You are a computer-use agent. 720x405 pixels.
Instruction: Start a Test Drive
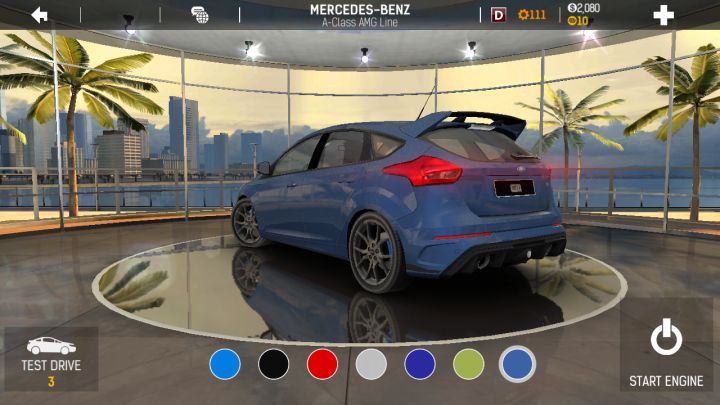coord(51,358)
